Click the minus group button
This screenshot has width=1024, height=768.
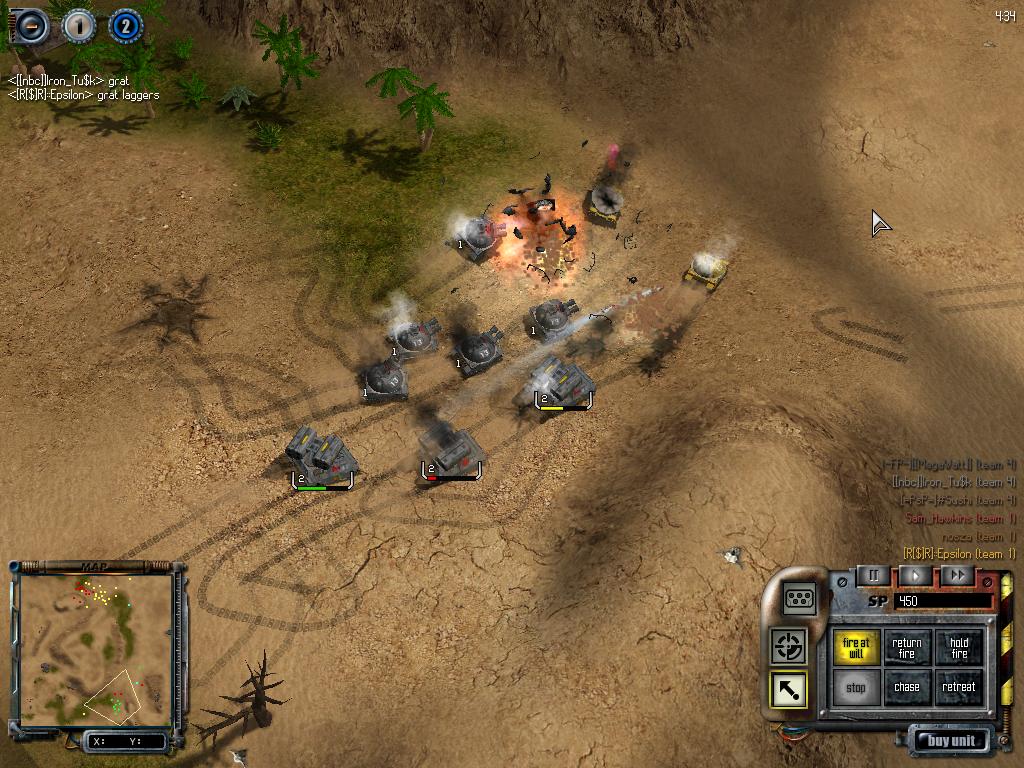[30, 25]
